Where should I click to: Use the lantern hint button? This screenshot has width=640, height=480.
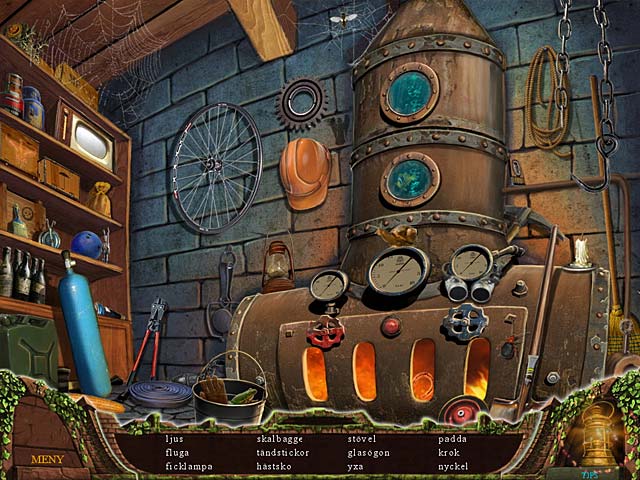coord(598,432)
